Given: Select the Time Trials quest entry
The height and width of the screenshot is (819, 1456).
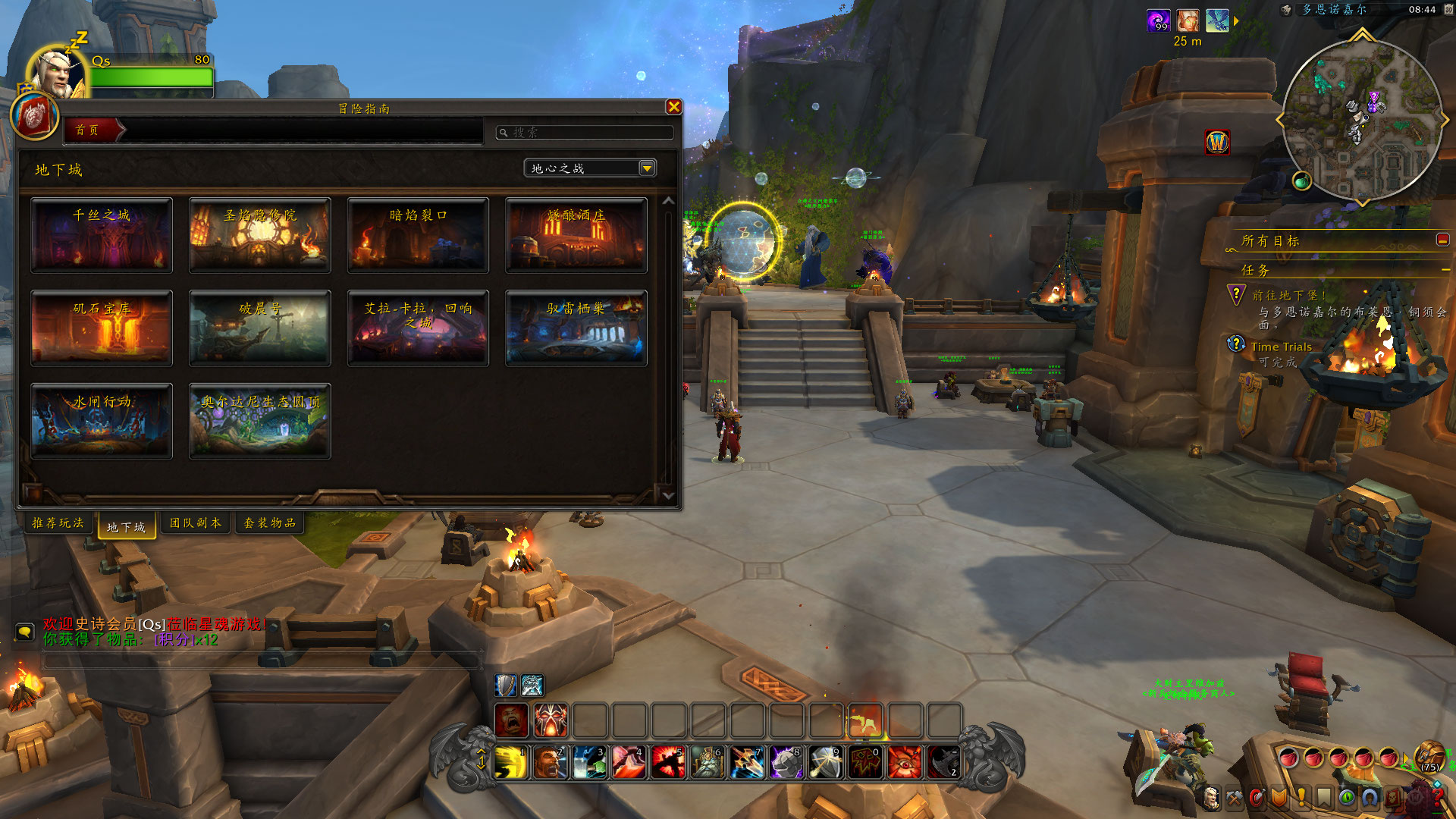Looking at the screenshot, I should point(1281,347).
